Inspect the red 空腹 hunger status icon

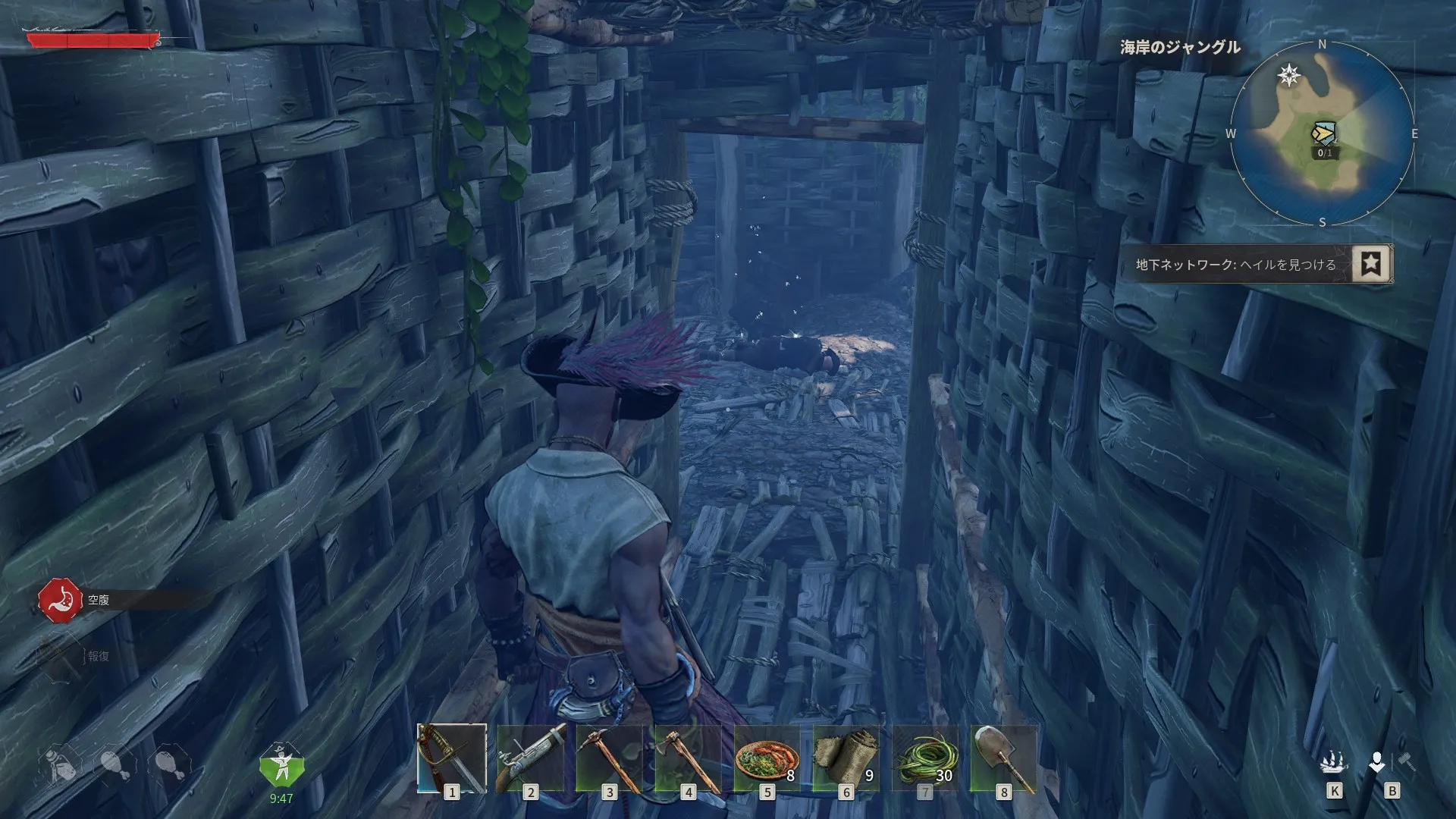60,601
